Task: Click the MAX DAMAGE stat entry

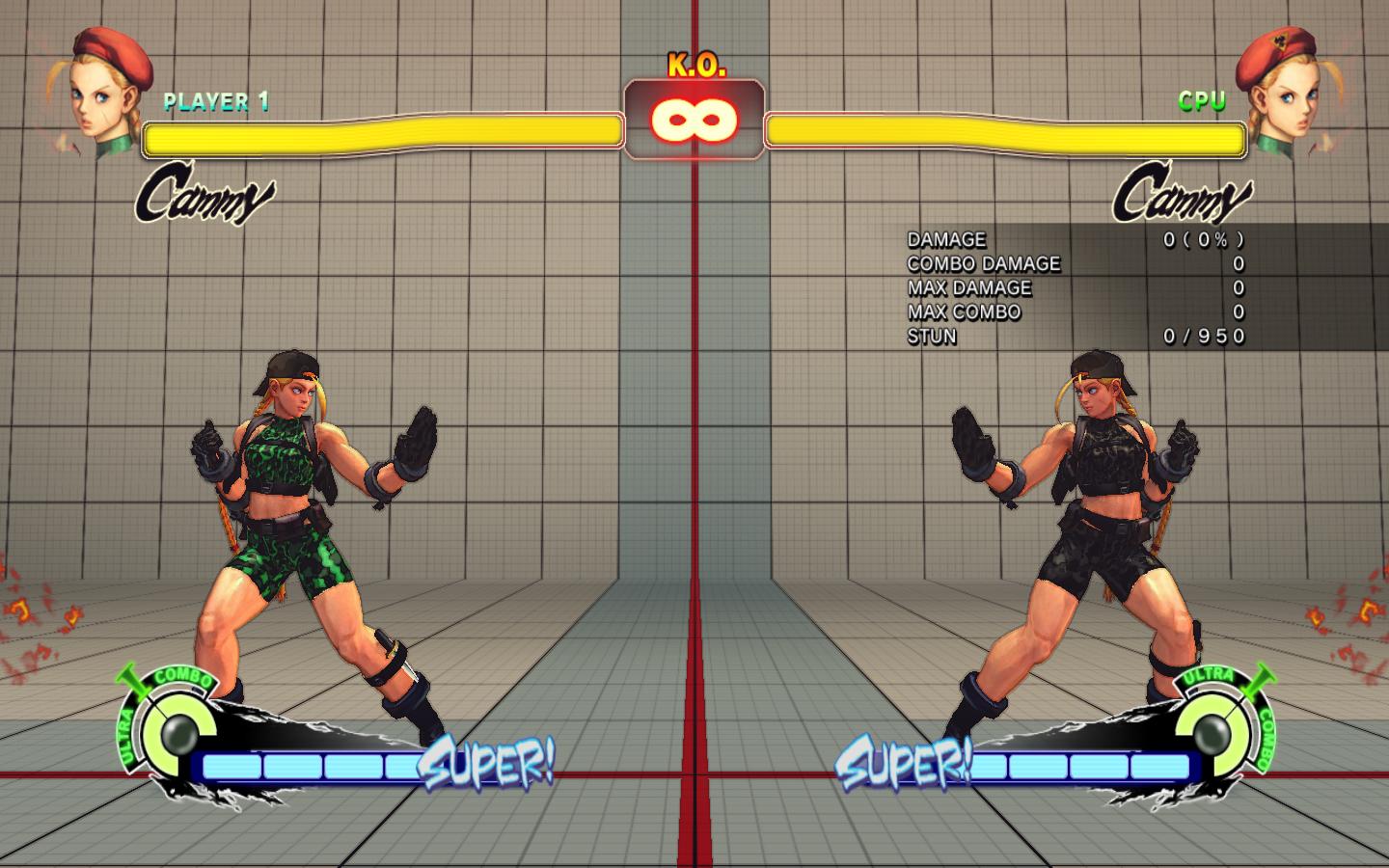Action: coord(969,288)
